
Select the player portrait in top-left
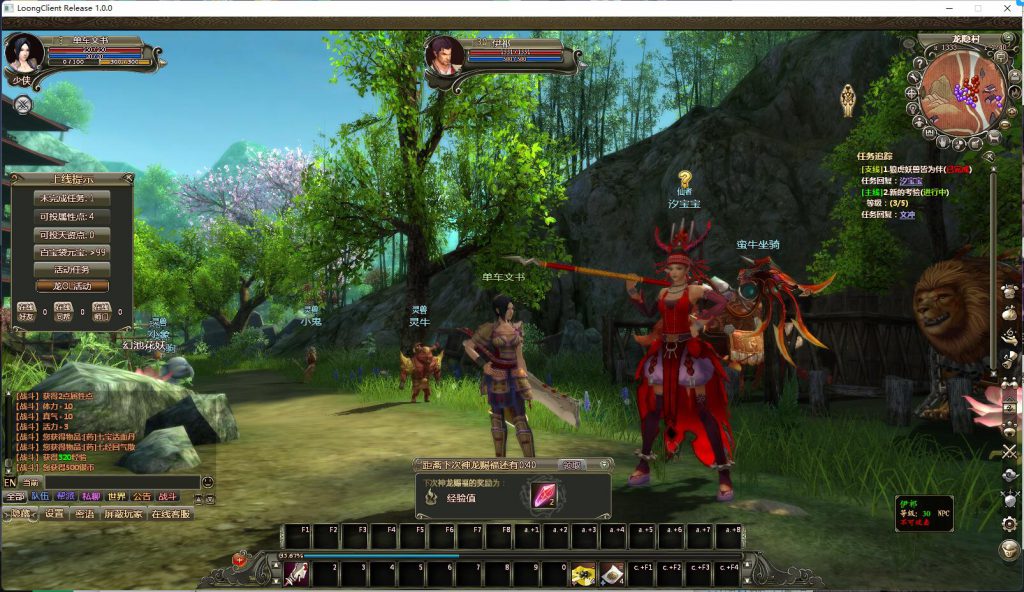(x=24, y=53)
